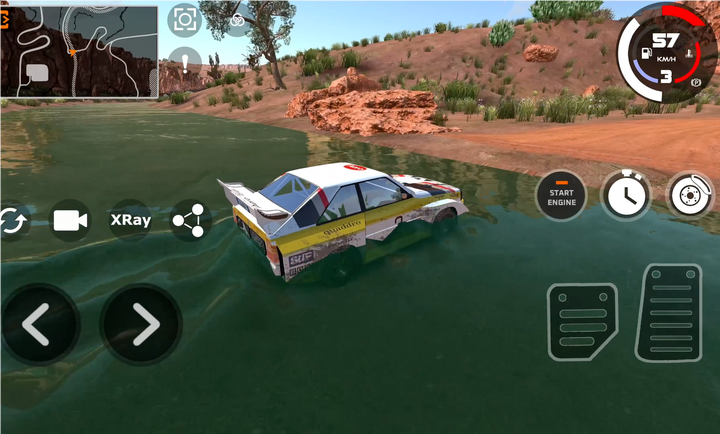Steer left with the left arrow button
720x434 pixels.
[38, 324]
